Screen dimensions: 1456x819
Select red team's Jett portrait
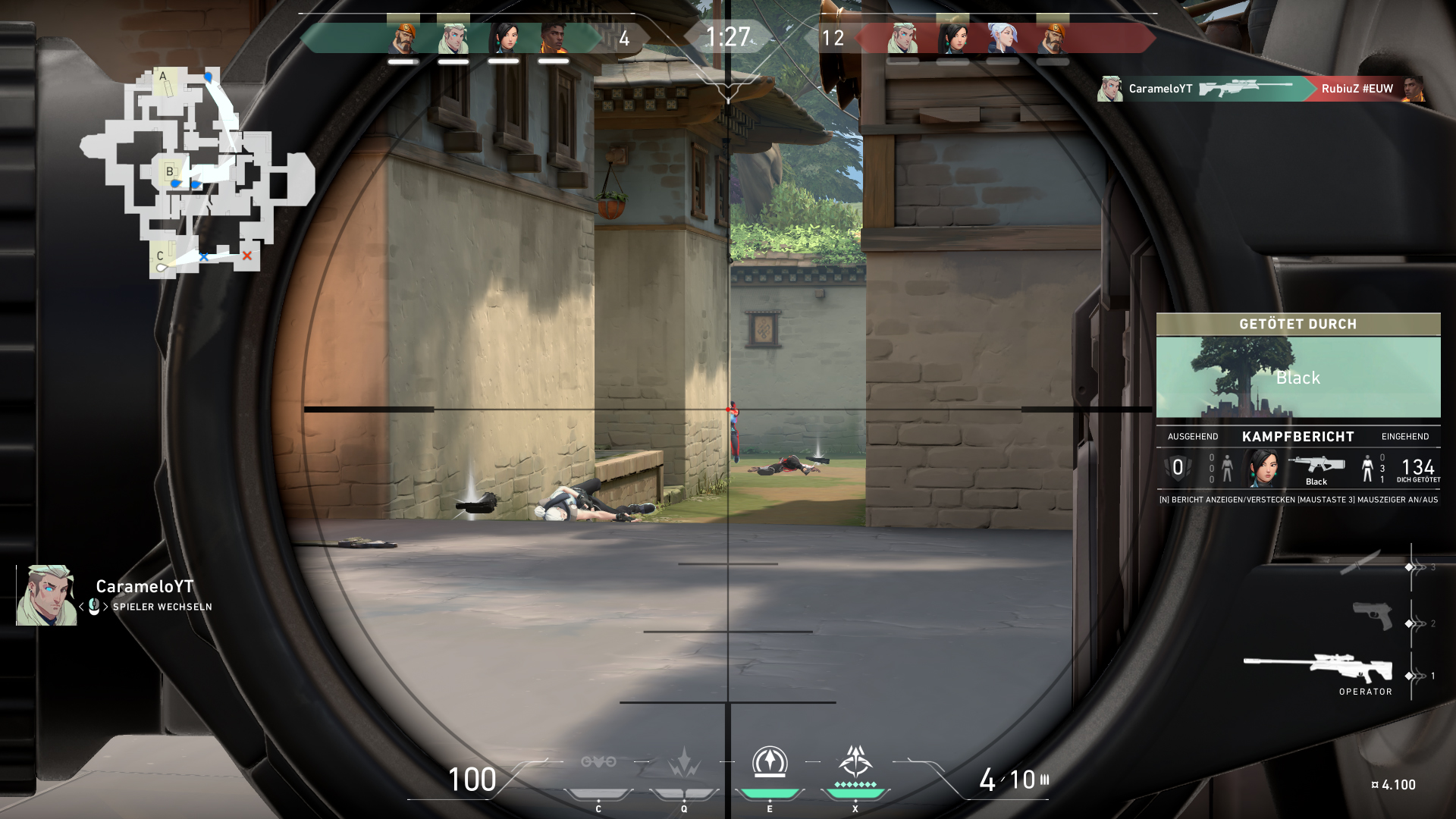click(x=1003, y=38)
